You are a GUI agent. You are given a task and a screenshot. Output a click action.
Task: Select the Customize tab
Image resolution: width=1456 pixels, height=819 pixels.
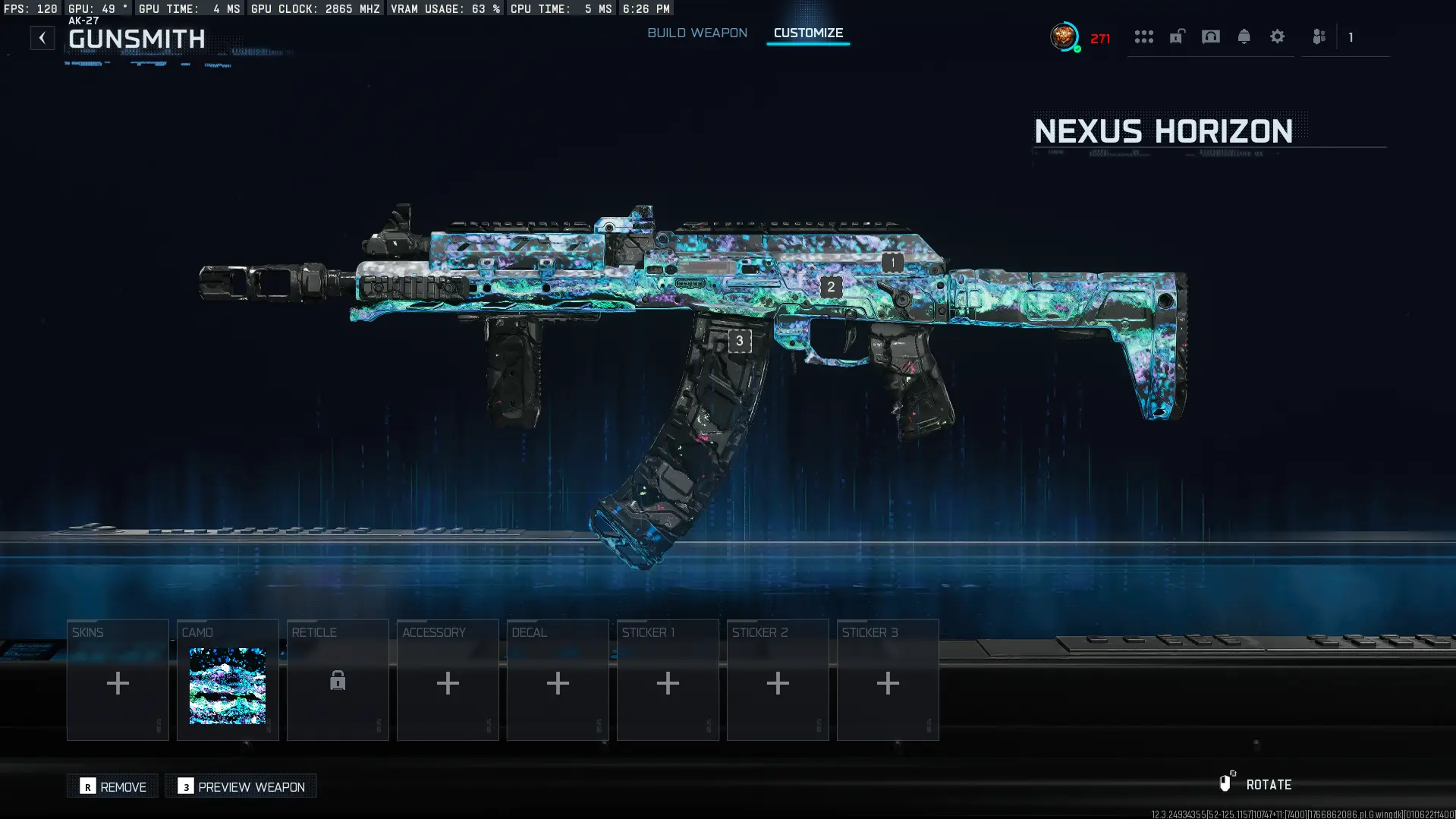pos(807,33)
